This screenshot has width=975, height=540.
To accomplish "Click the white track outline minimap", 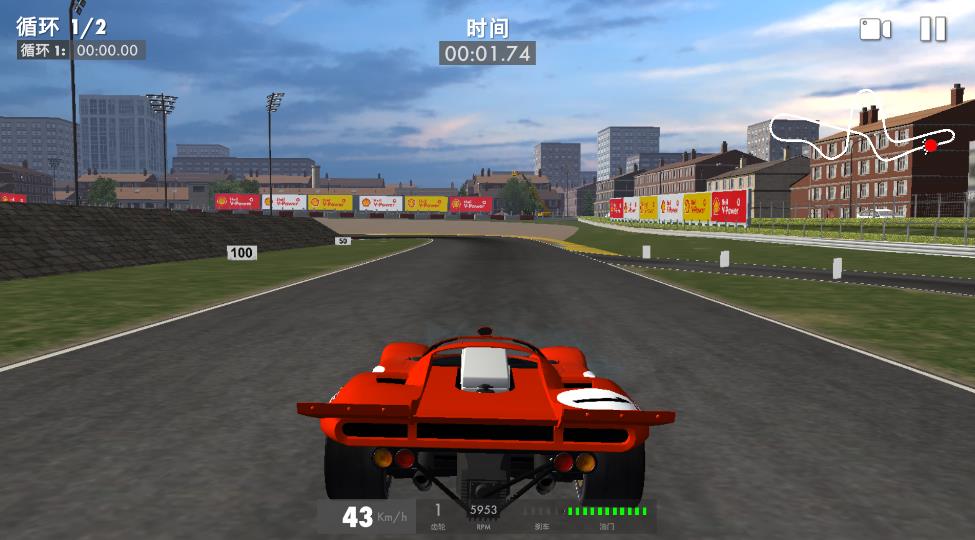I will click(x=862, y=130).
